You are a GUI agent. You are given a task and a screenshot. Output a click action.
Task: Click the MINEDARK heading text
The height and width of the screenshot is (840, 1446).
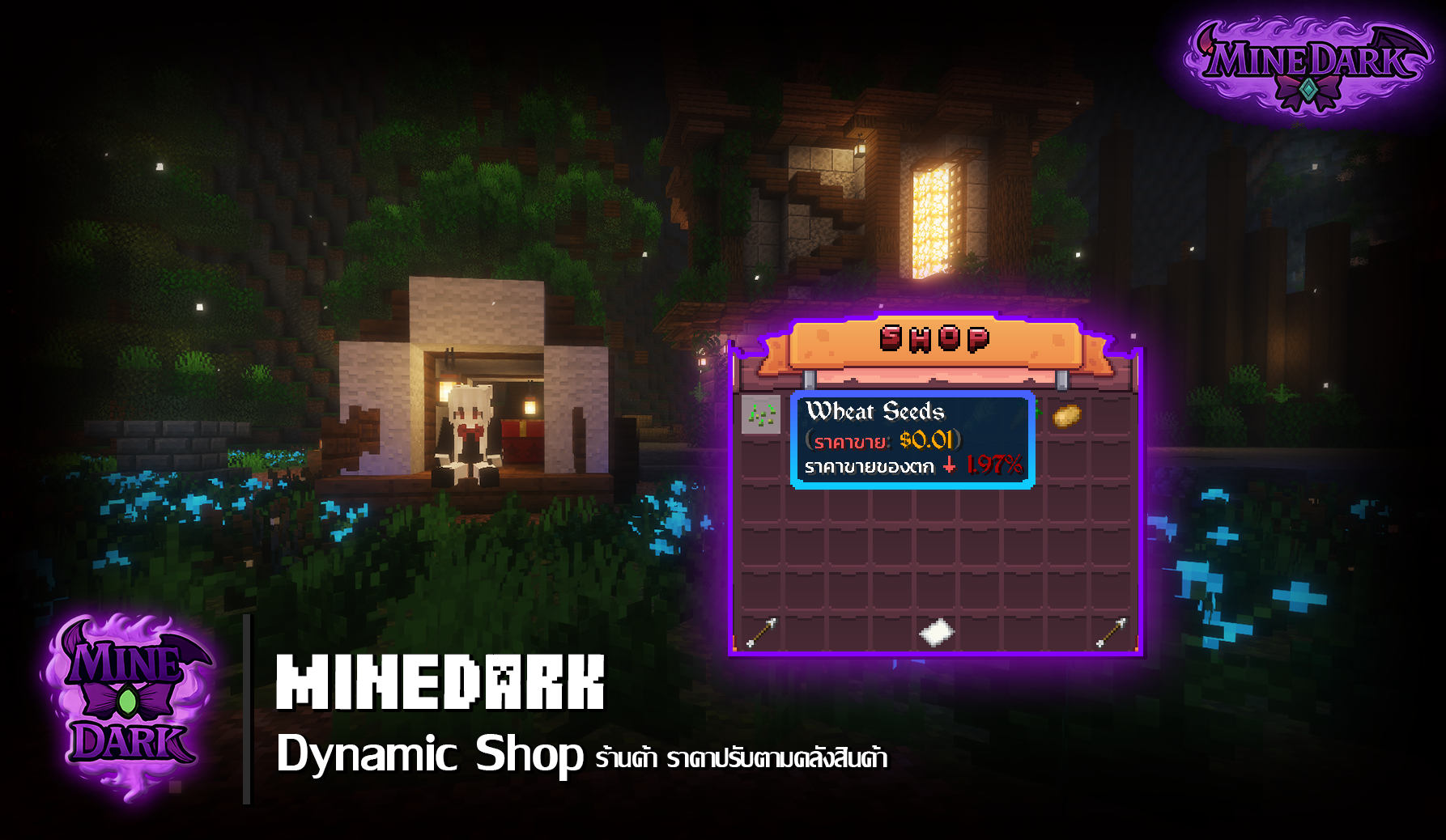(441, 686)
